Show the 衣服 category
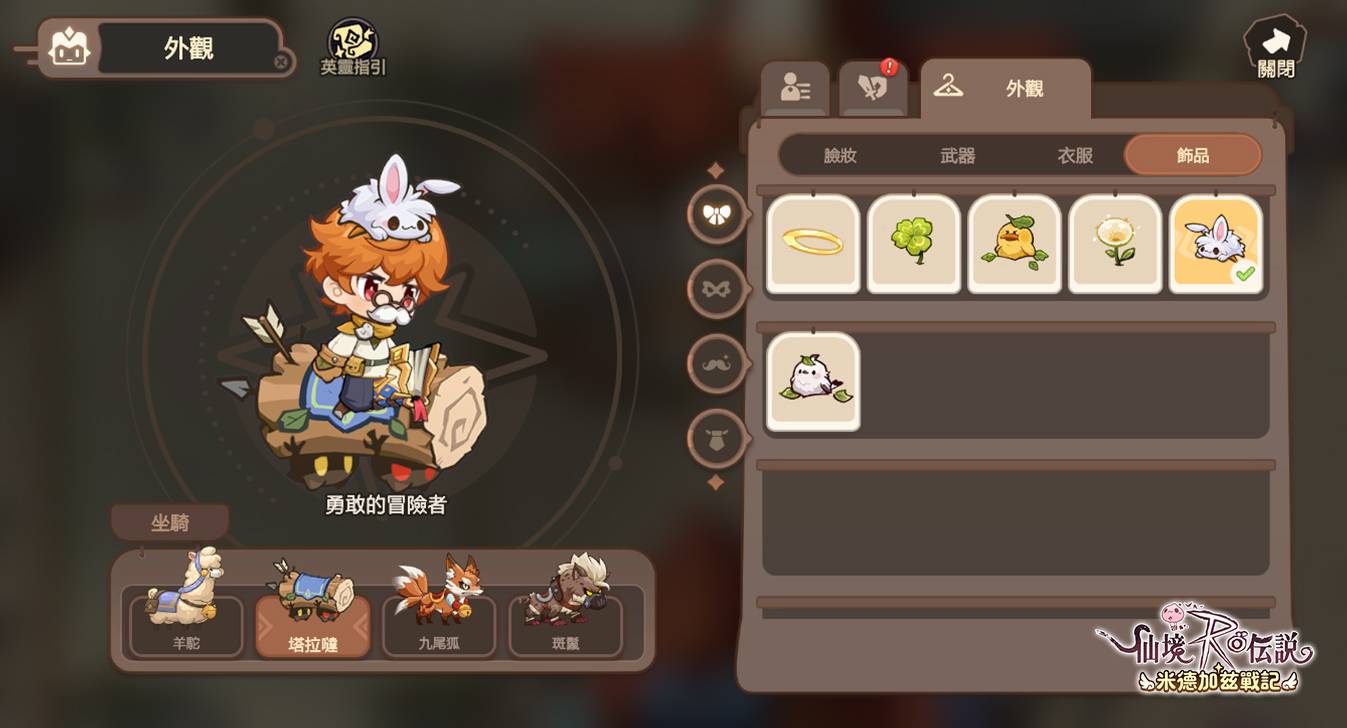Image resolution: width=1347 pixels, height=728 pixels. [1075, 156]
